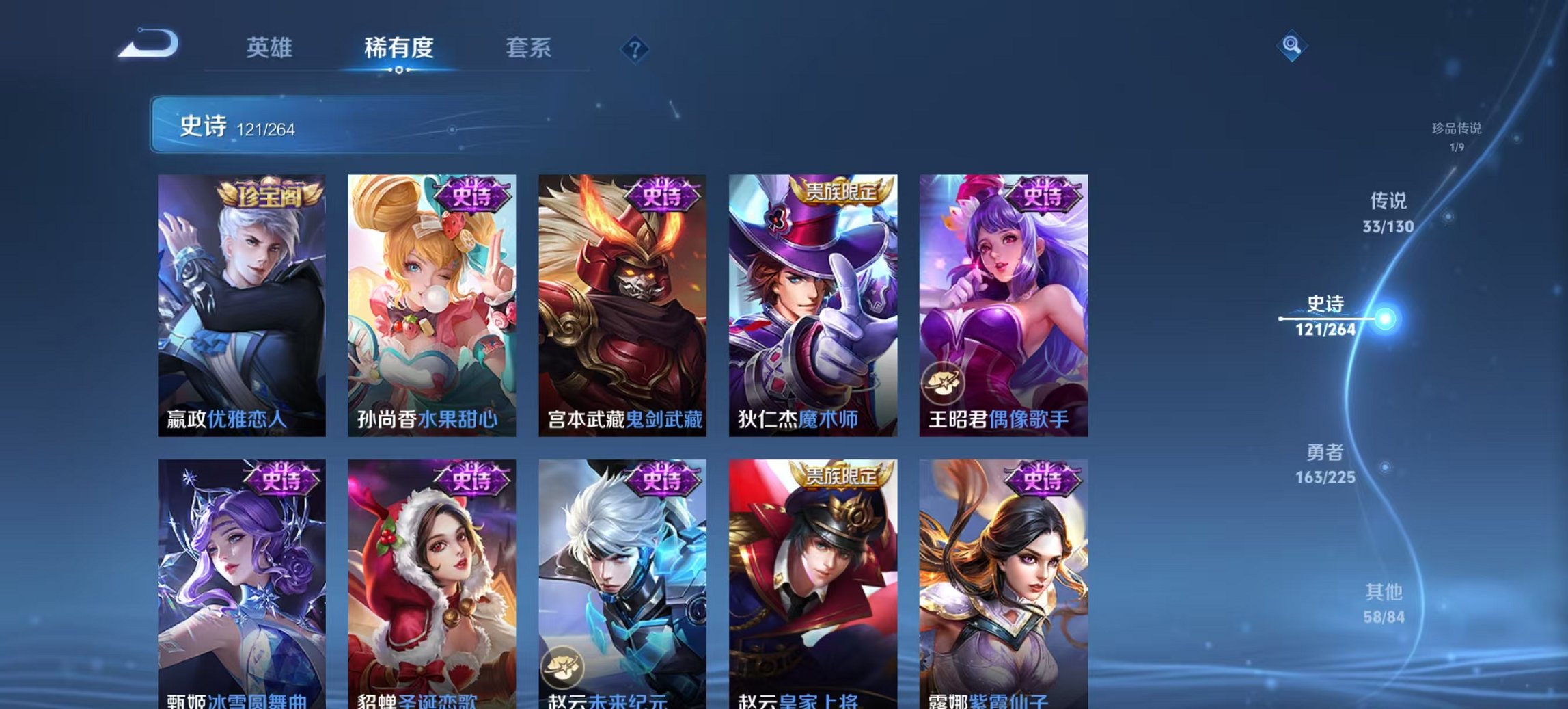Click the 史诗 badge on 宫本武藏 card

tap(664, 196)
